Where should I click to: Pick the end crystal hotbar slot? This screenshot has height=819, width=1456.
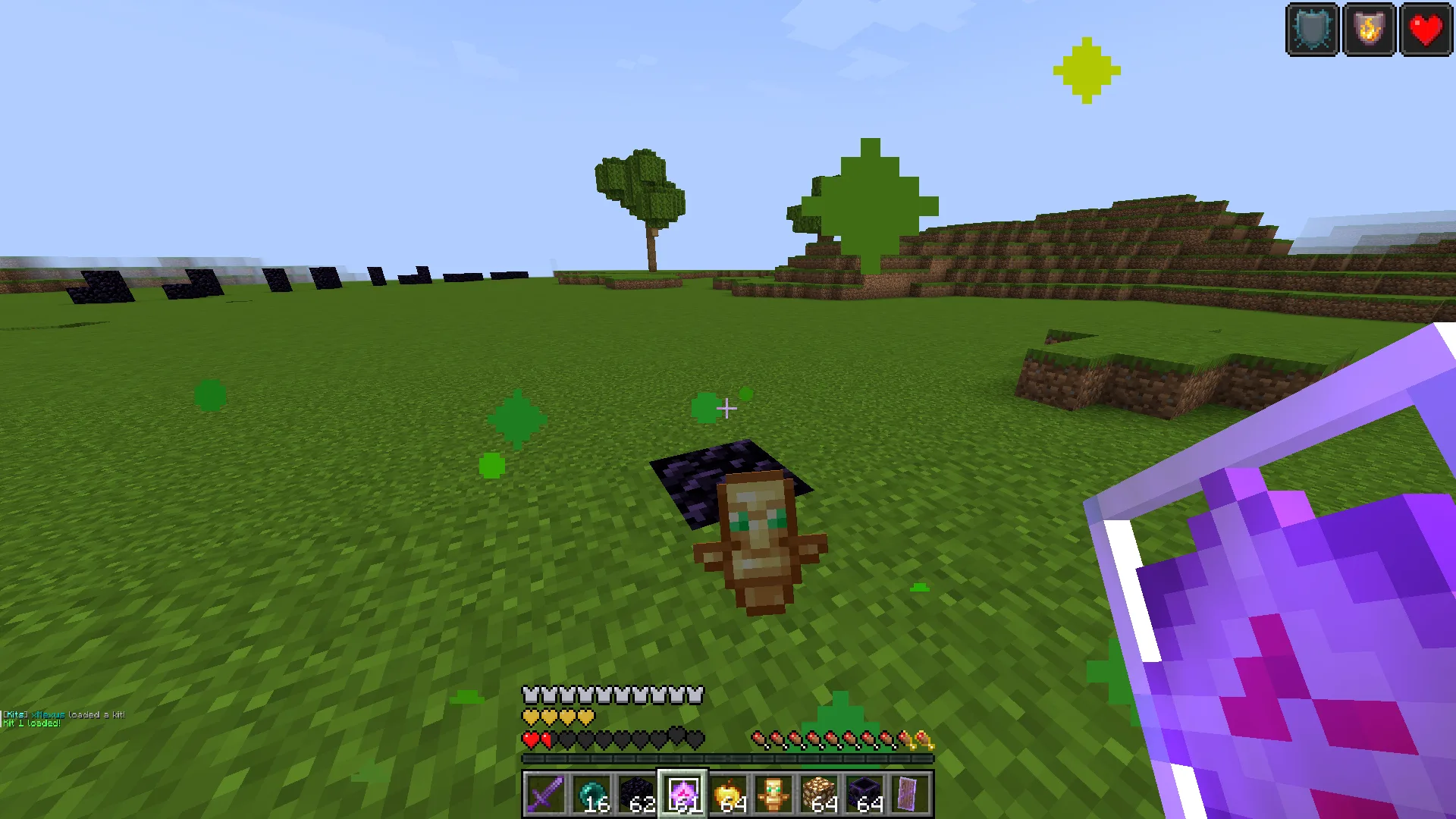(682, 794)
